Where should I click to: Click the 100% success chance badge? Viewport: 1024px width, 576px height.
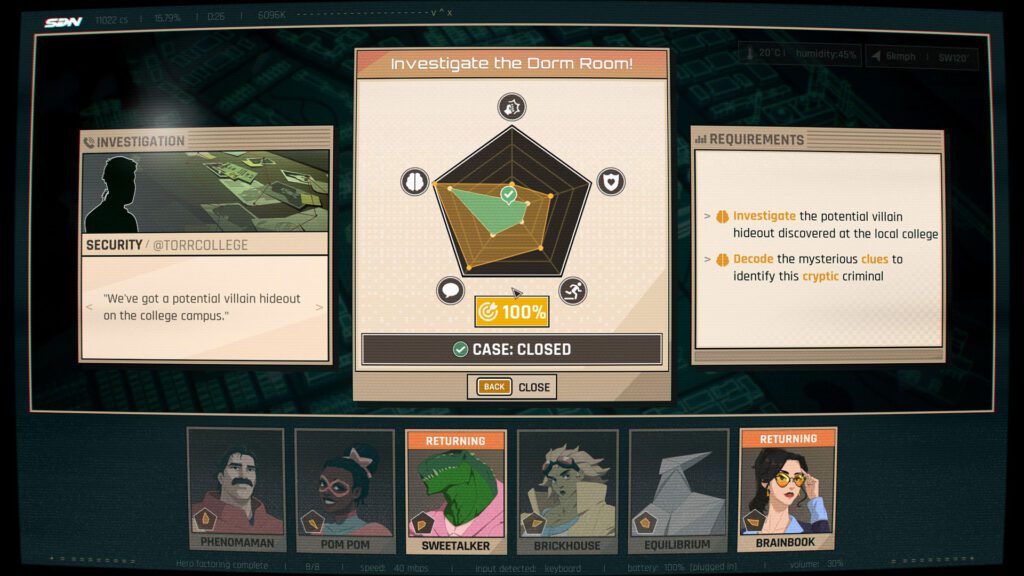point(511,311)
